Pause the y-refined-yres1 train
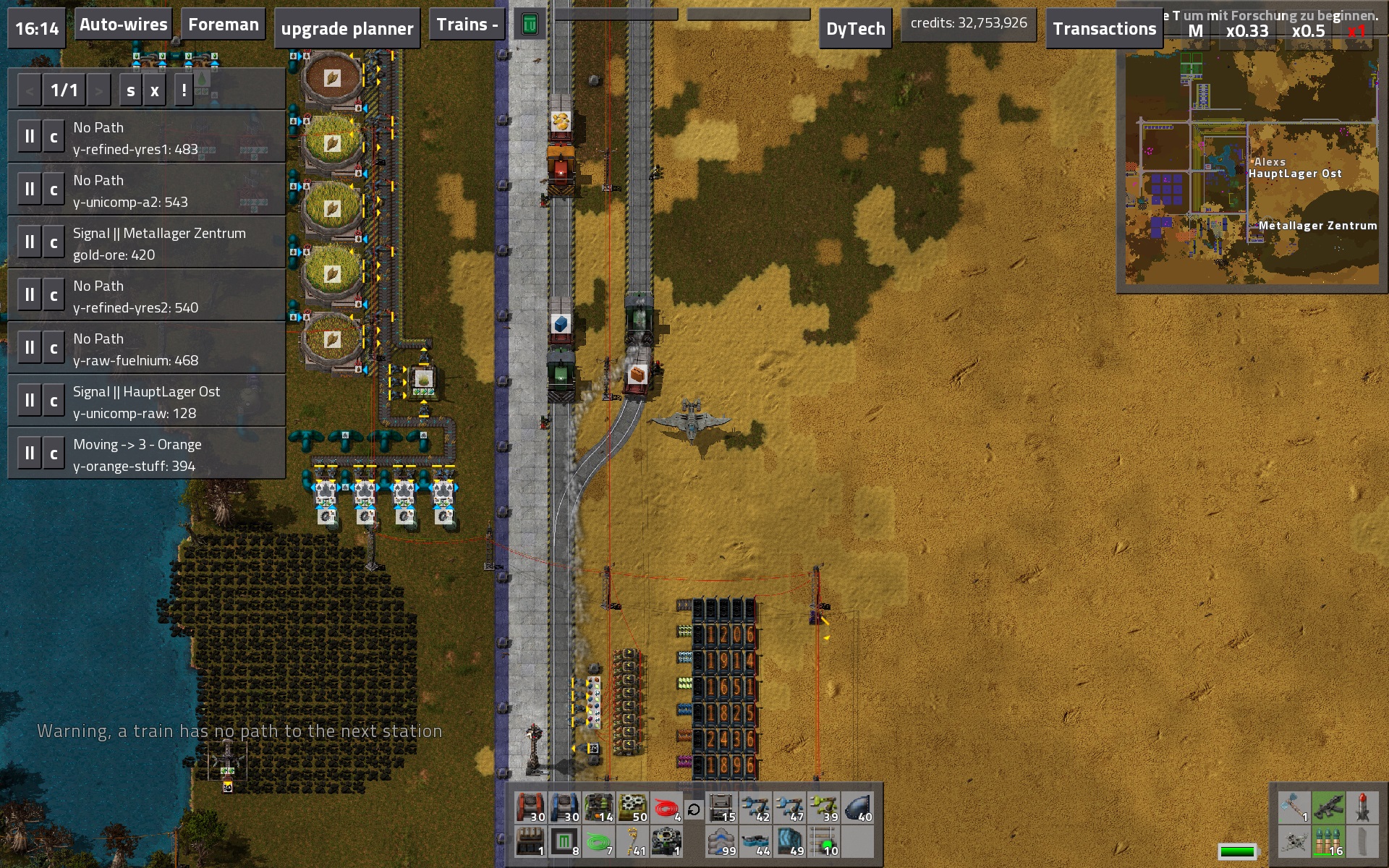 (30, 137)
